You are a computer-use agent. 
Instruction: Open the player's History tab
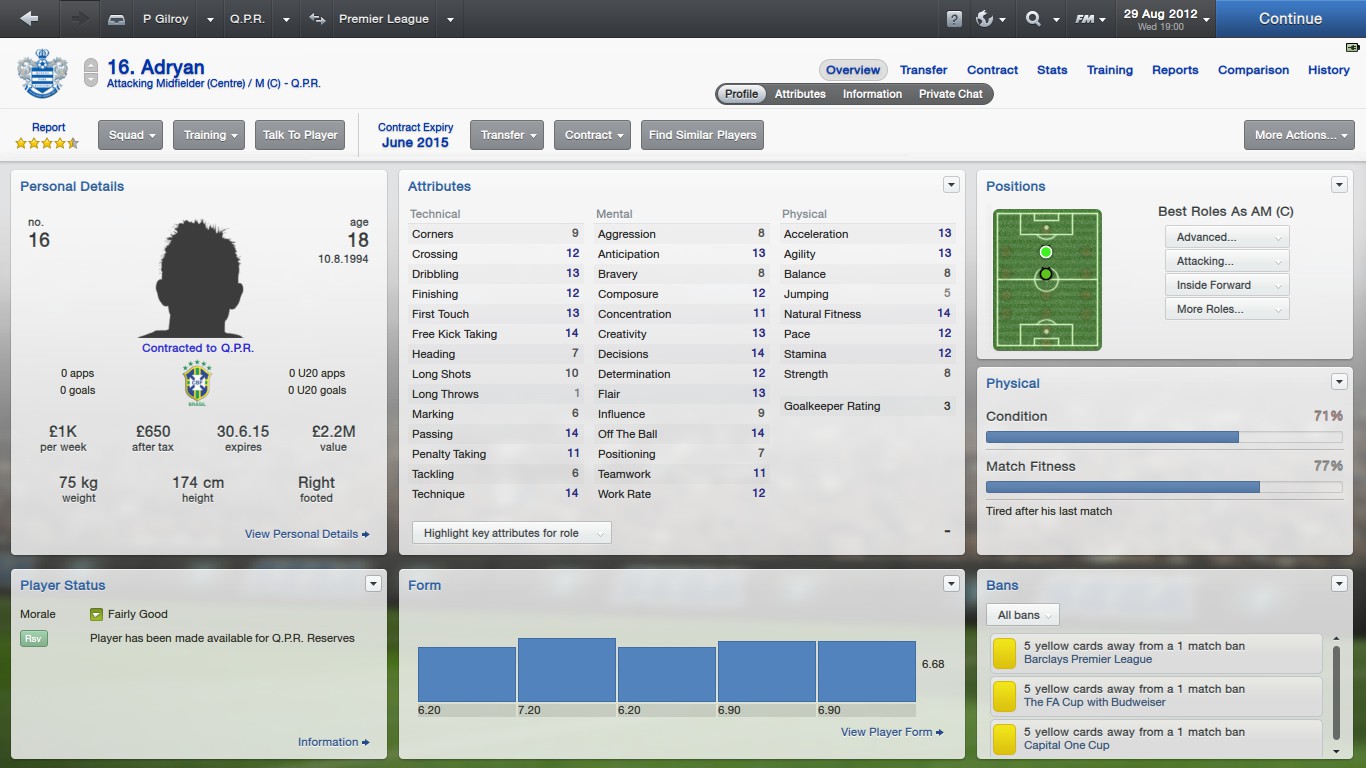coord(1328,70)
